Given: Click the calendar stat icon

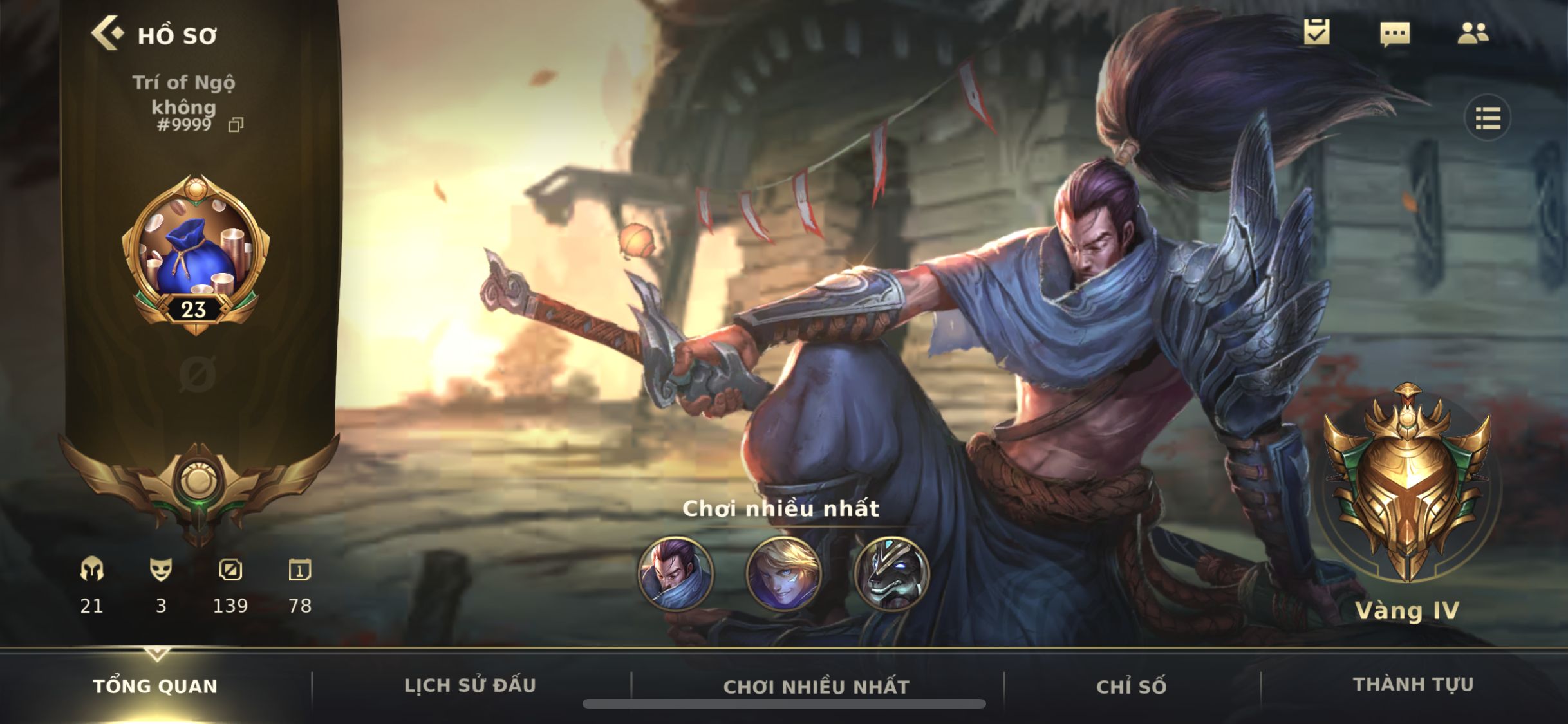Looking at the screenshot, I should 299,570.
